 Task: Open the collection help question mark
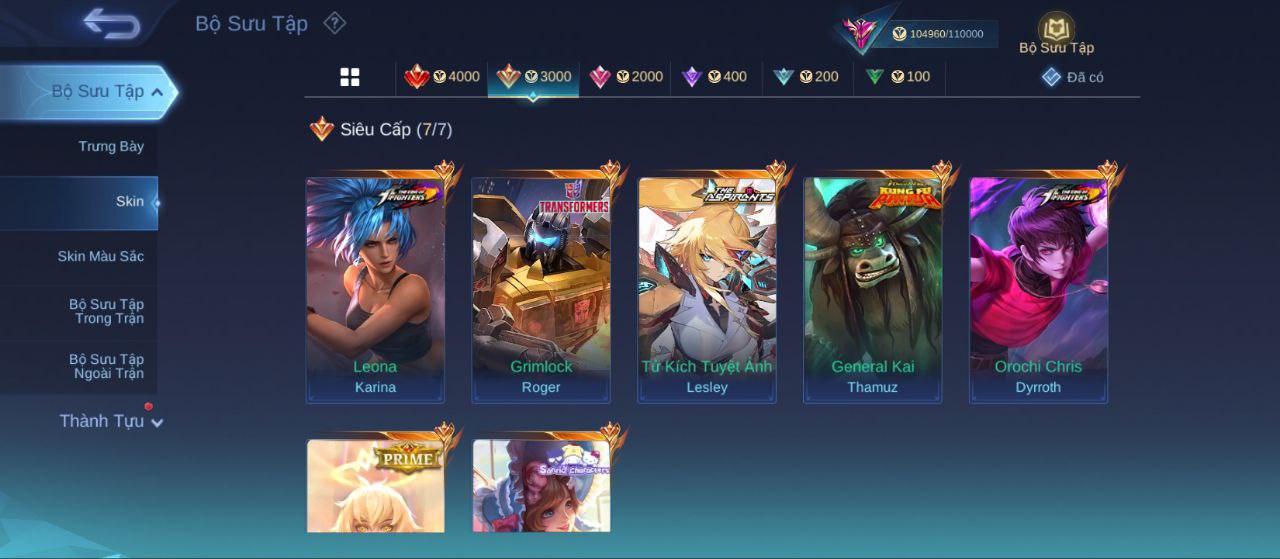click(335, 23)
